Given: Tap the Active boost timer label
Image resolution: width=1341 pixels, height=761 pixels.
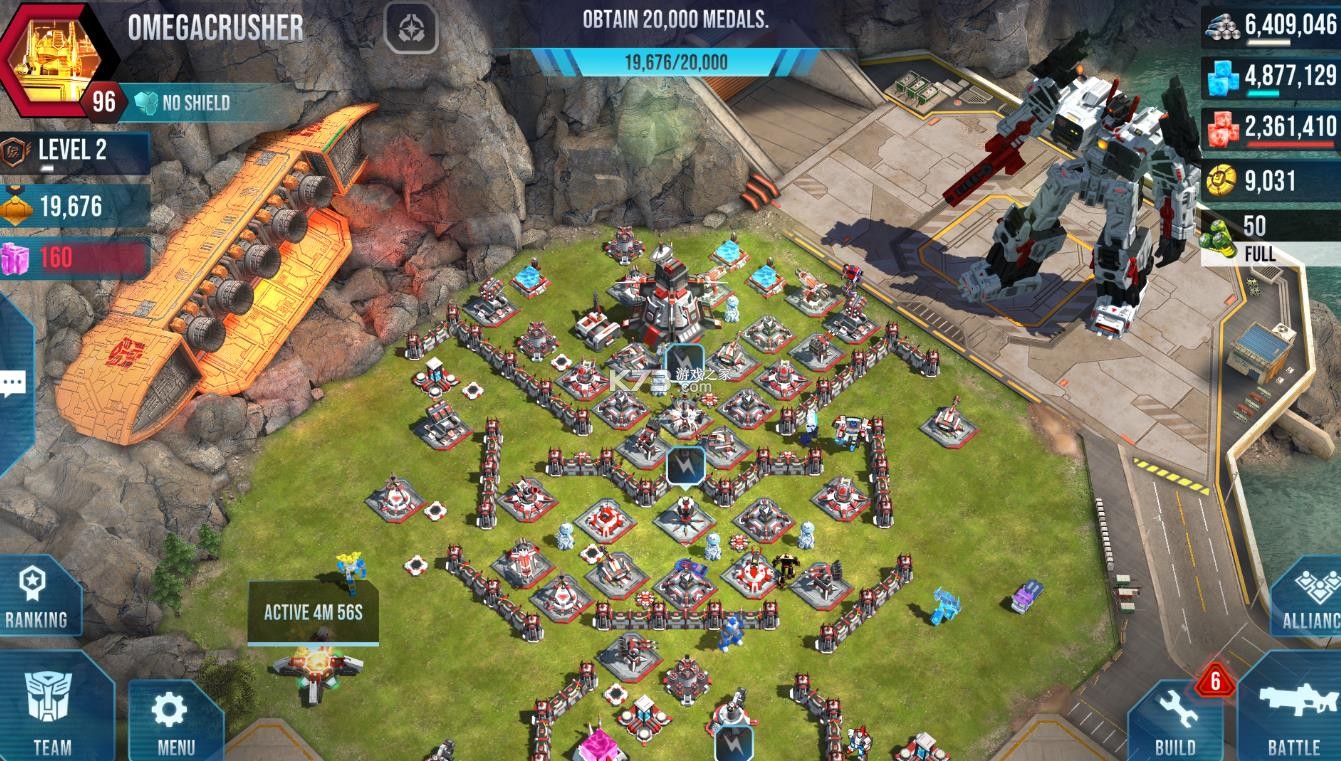Looking at the screenshot, I should click(x=313, y=612).
